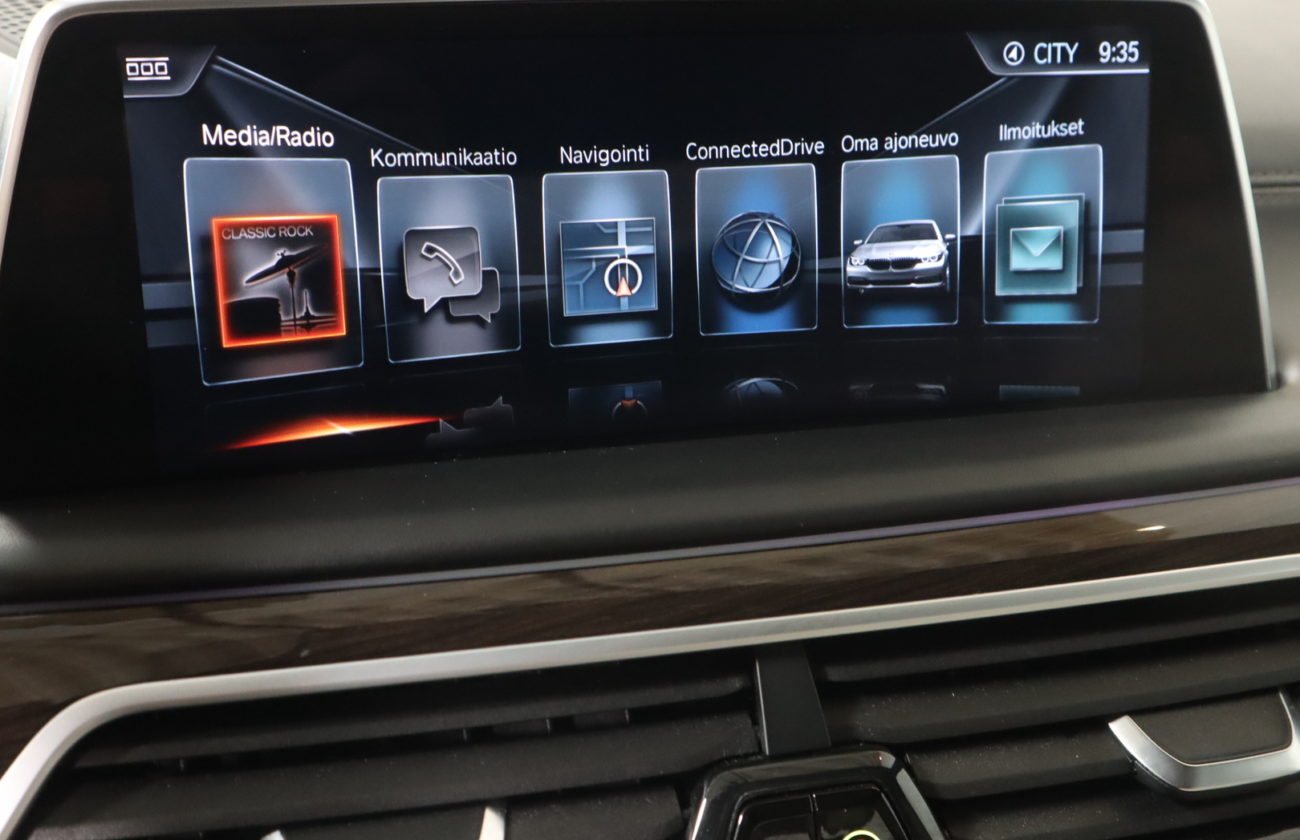The image size is (1300, 840).
Task: Open the Navigointi map tile
Action: (x=607, y=259)
